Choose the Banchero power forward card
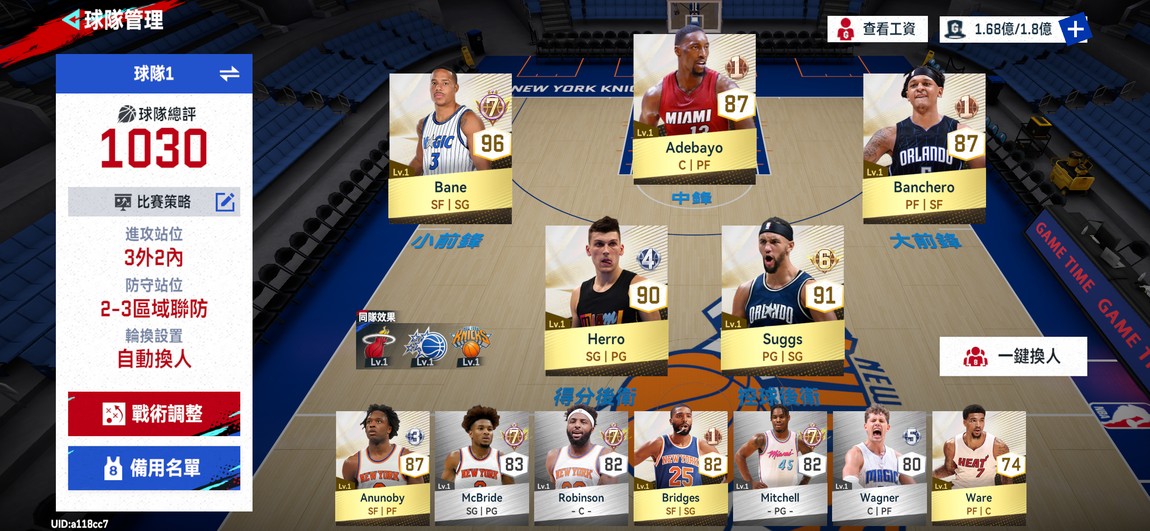 (924, 147)
